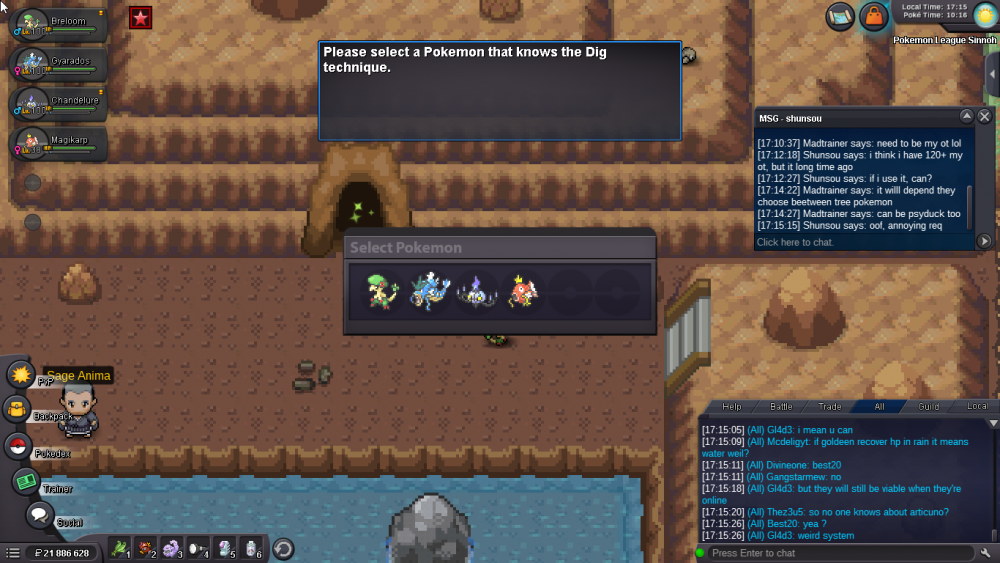Close the MSG - shunsou chat window
This screenshot has width=1000, height=563.
tap(984, 116)
